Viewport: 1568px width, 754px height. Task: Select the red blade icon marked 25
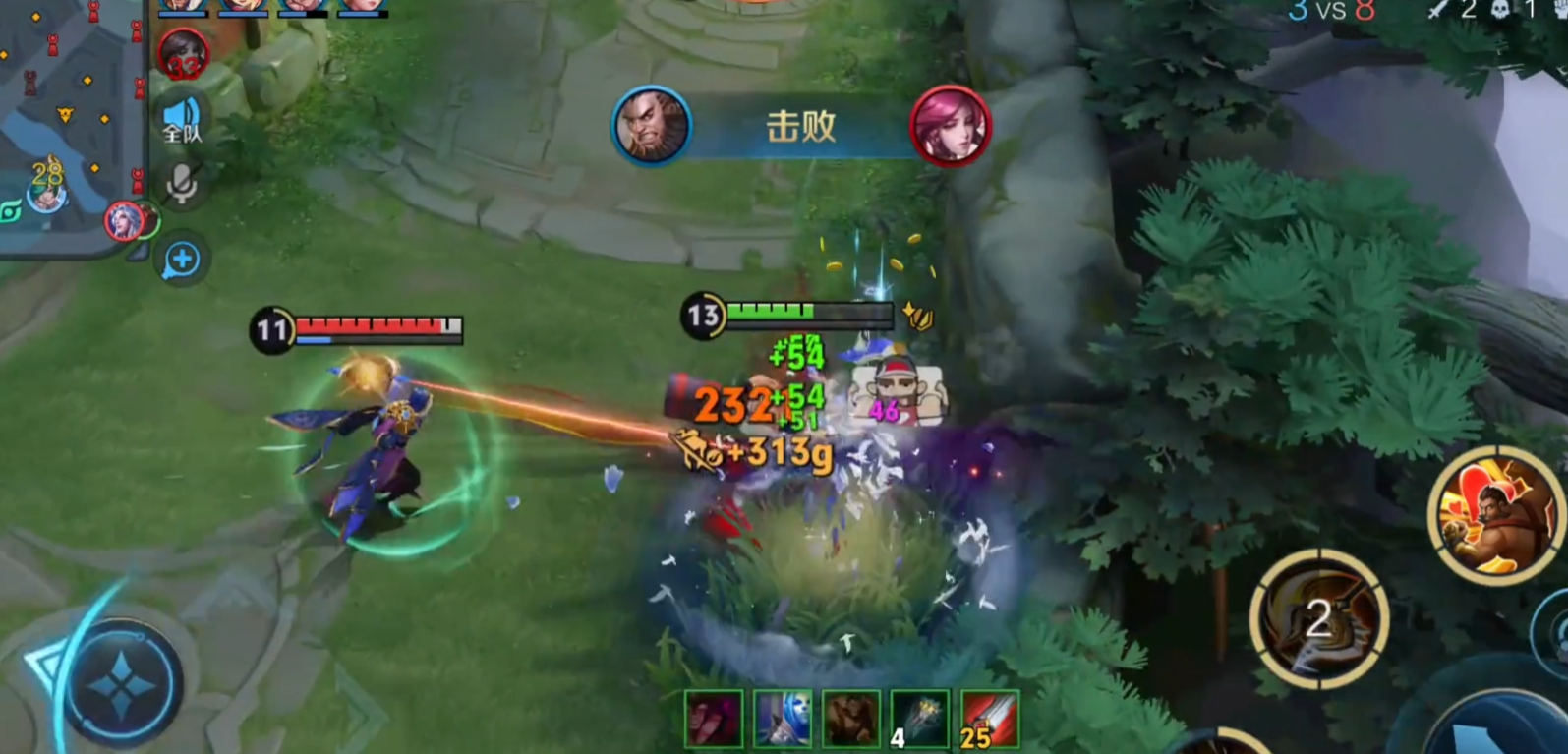(989, 719)
